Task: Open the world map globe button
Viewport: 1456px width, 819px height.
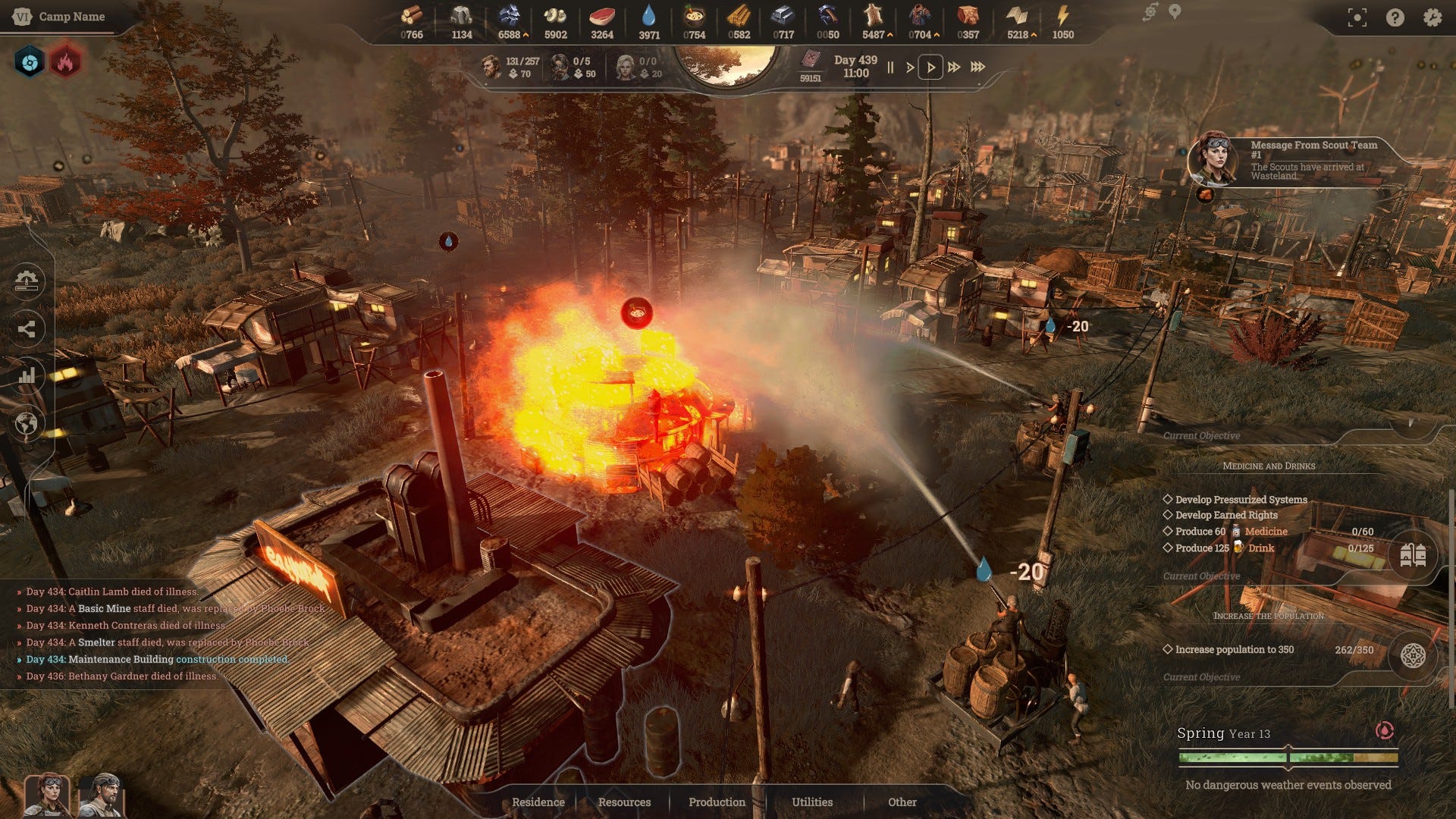Action: [27, 423]
